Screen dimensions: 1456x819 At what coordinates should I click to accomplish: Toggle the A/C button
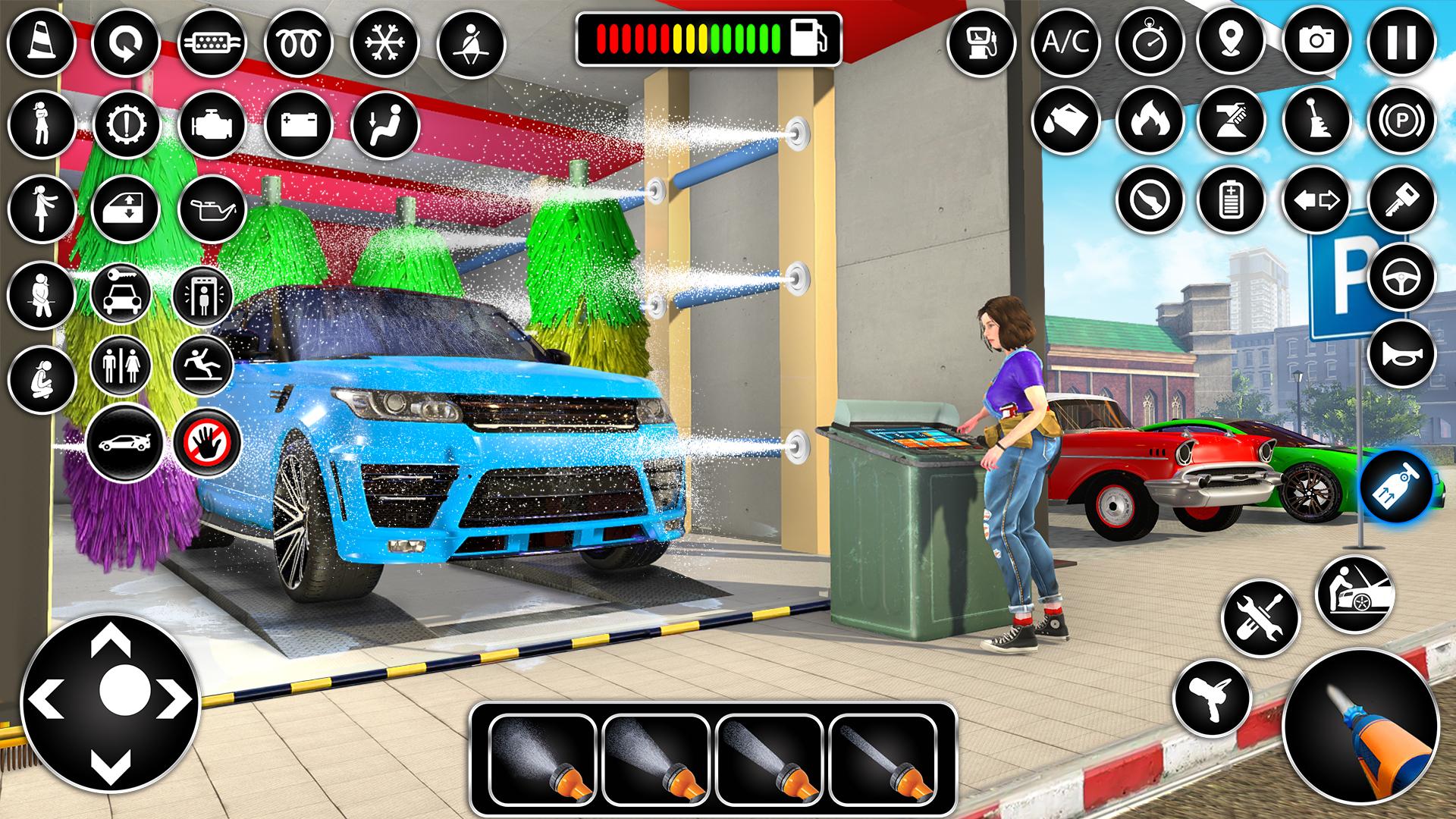(x=1065, y=41)
